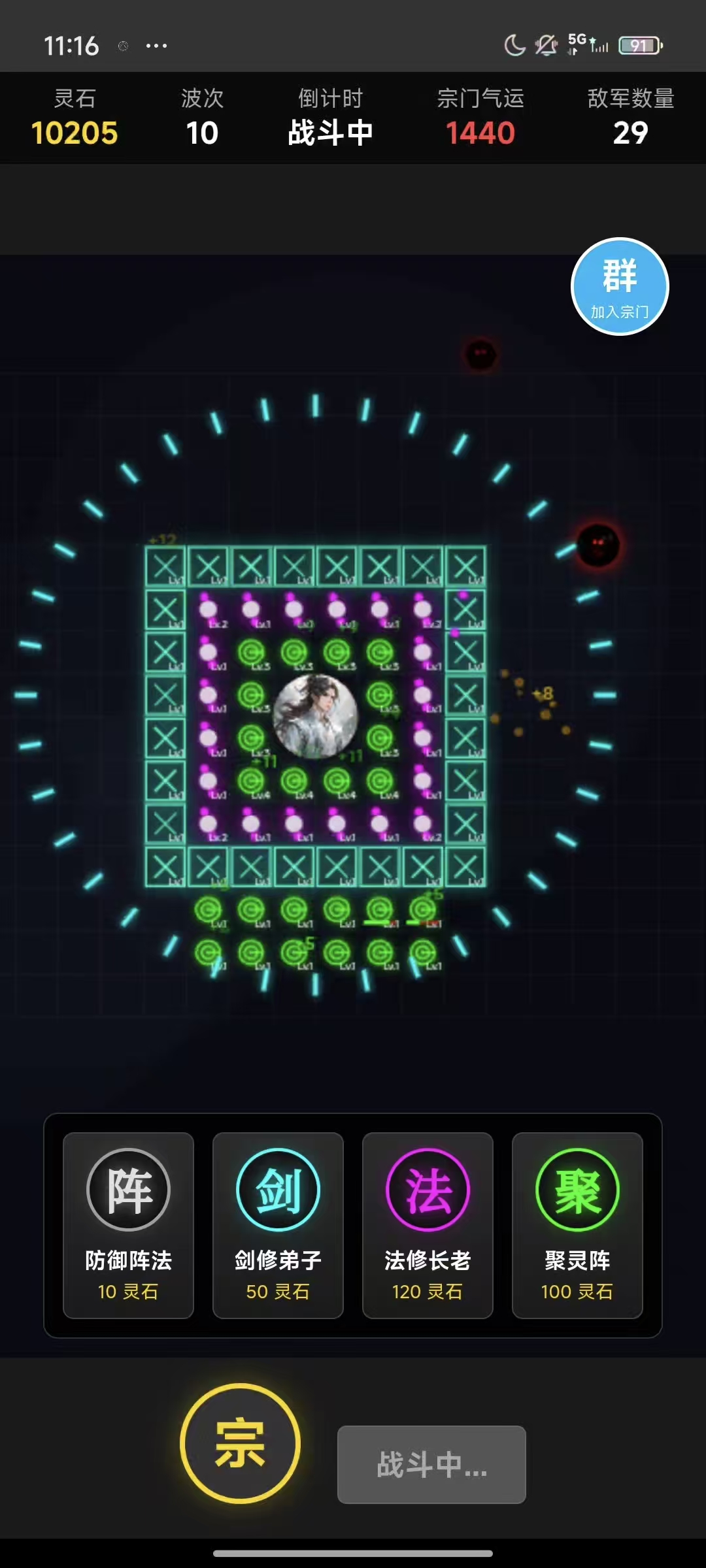Pick the 法修长老 mage elder card
706x1568 pixels.
click(x=428, y=1224)
